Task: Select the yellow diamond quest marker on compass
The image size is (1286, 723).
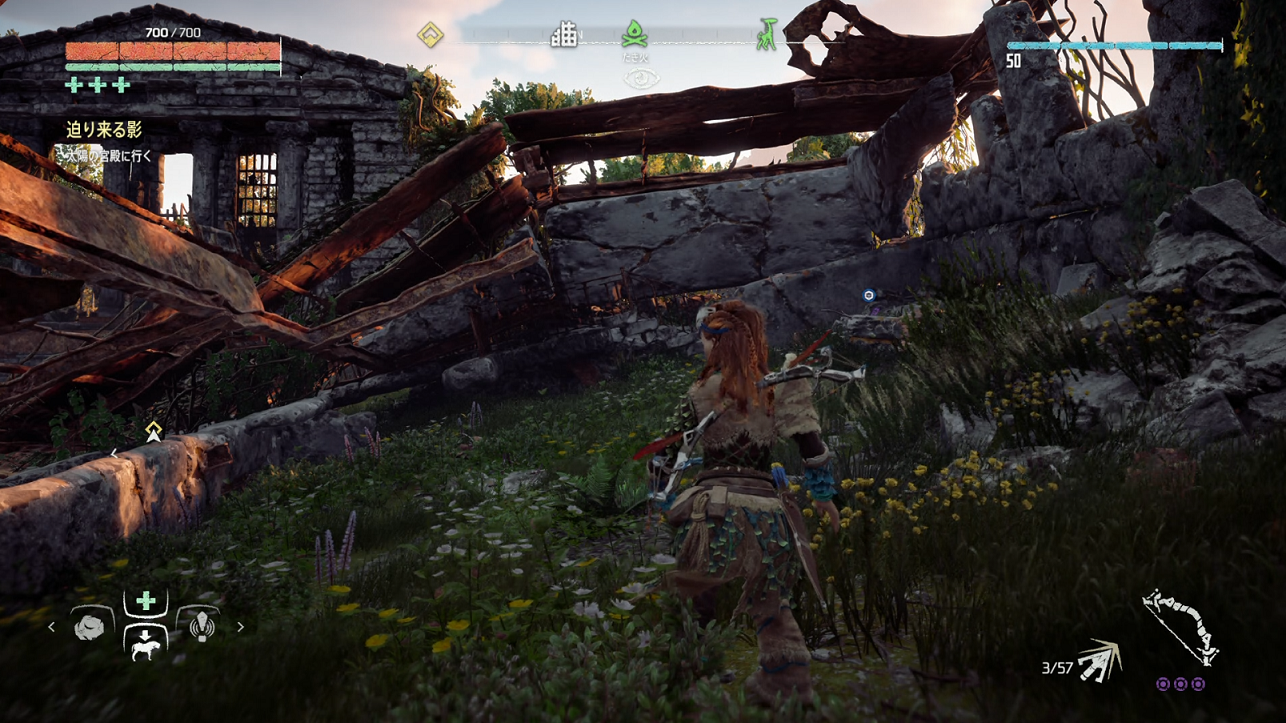Action: point(430,36)
